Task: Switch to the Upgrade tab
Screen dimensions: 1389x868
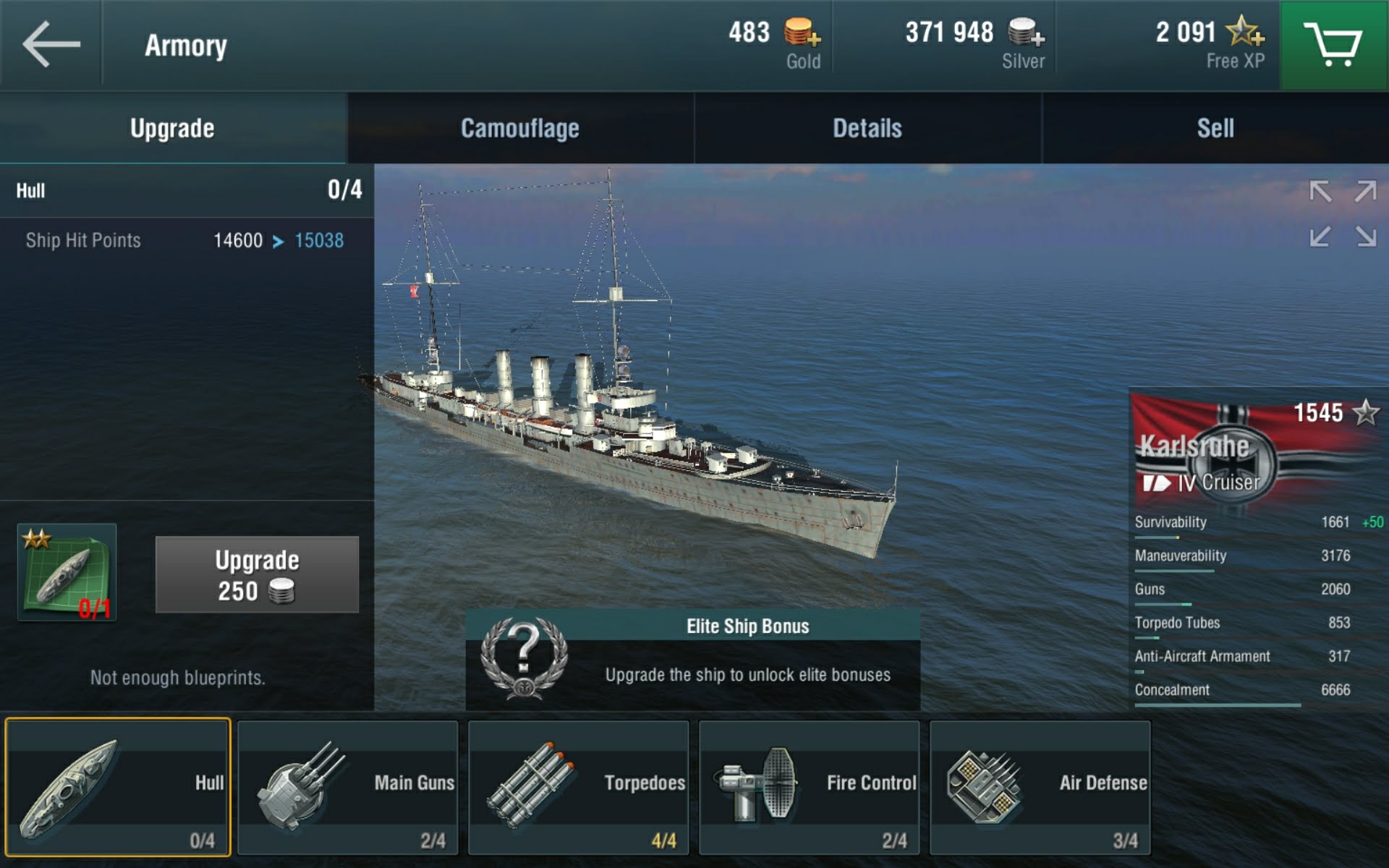Action: (172, 128)
